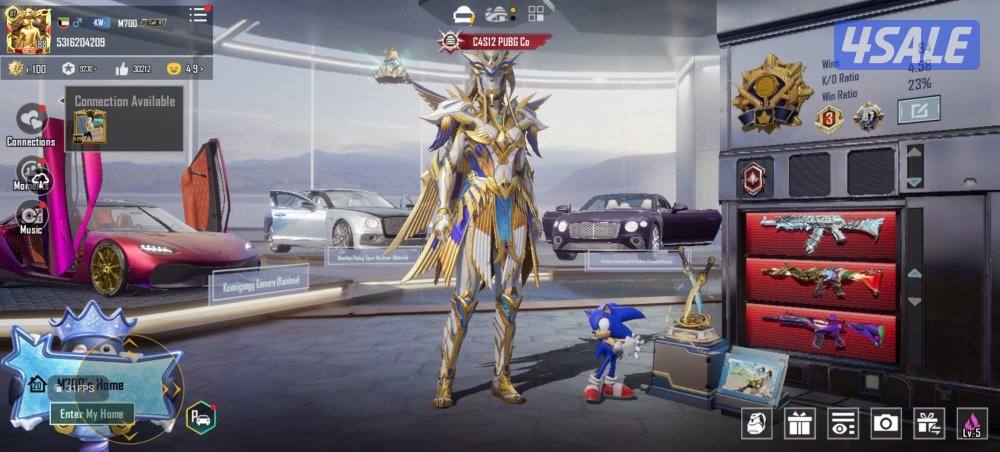Click the Enter My Home button
The width and height of the screenshot is (1000, 452).
(x=91, y=413)
